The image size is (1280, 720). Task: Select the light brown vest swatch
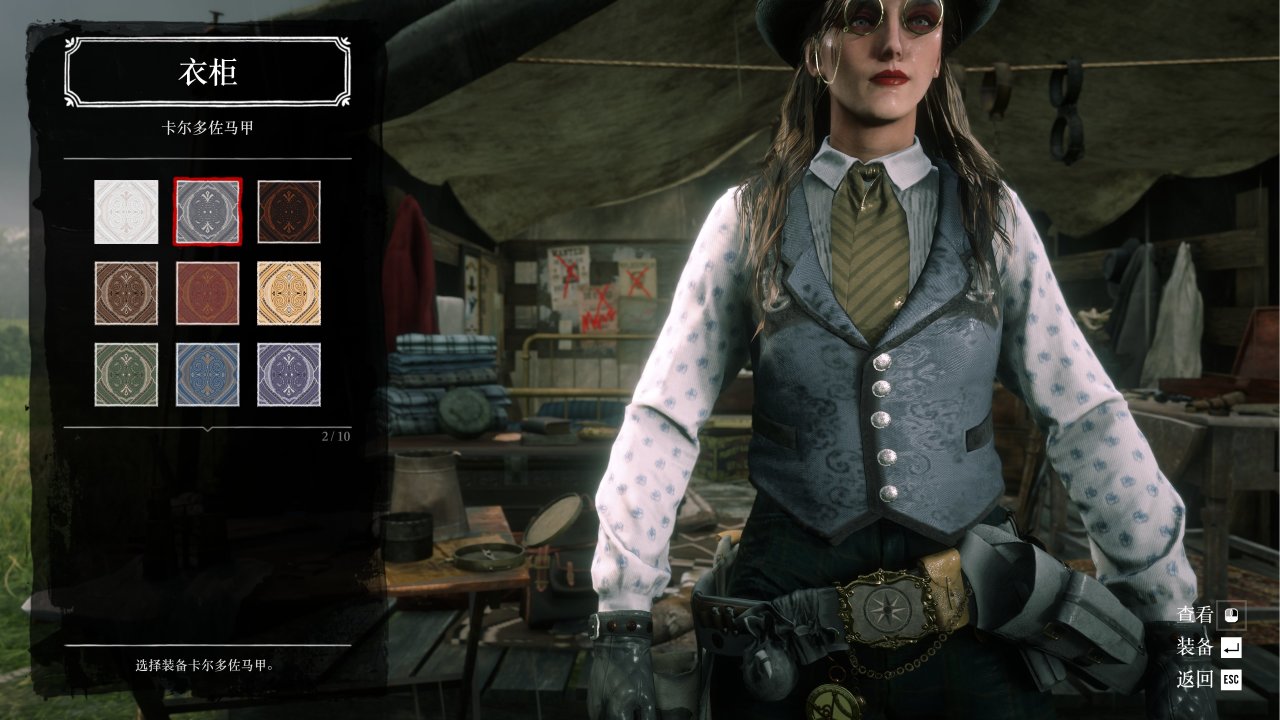coord(126,293)
